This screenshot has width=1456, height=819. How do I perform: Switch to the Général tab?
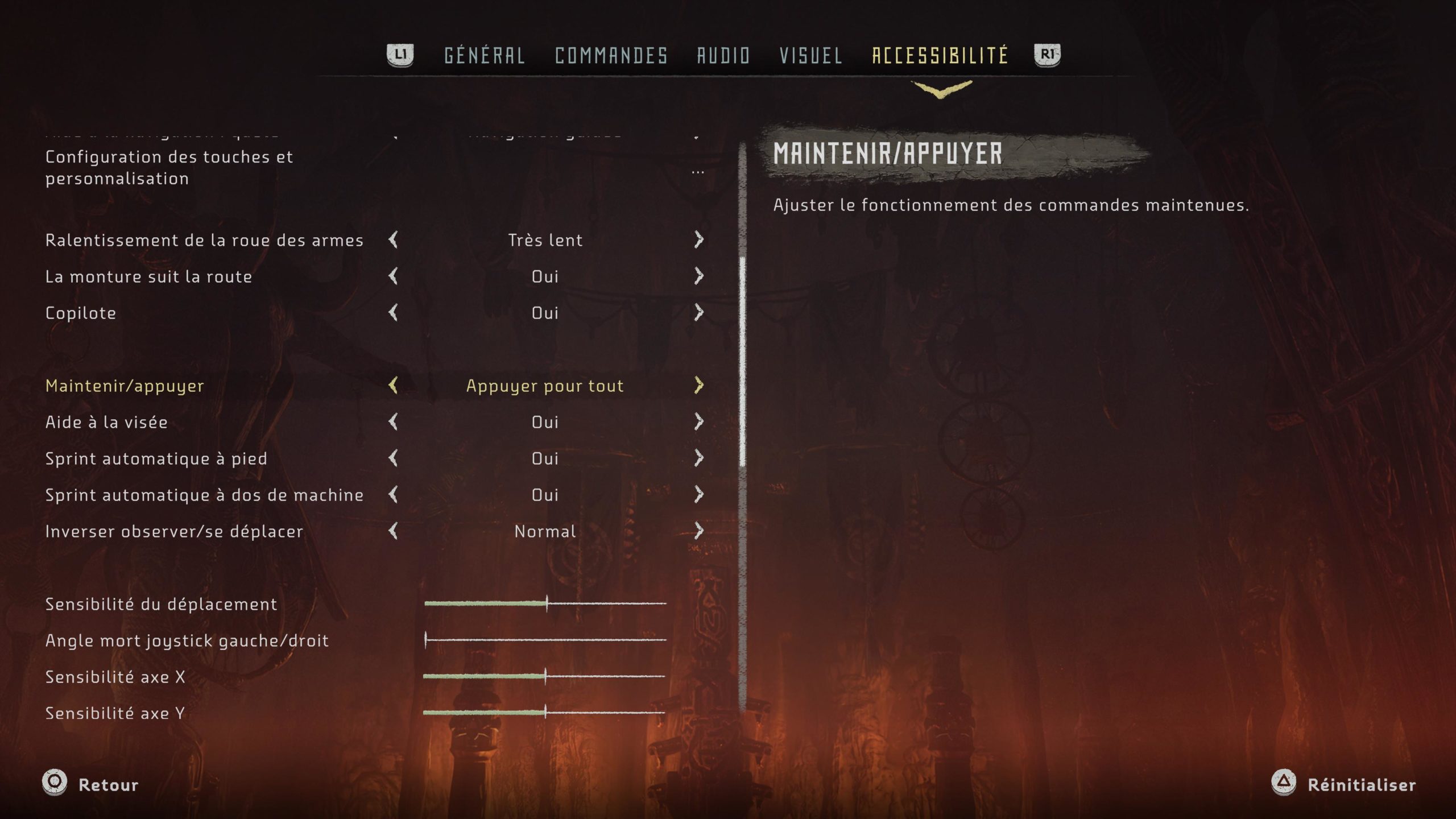pyautogui.click(x=484, y=56)
